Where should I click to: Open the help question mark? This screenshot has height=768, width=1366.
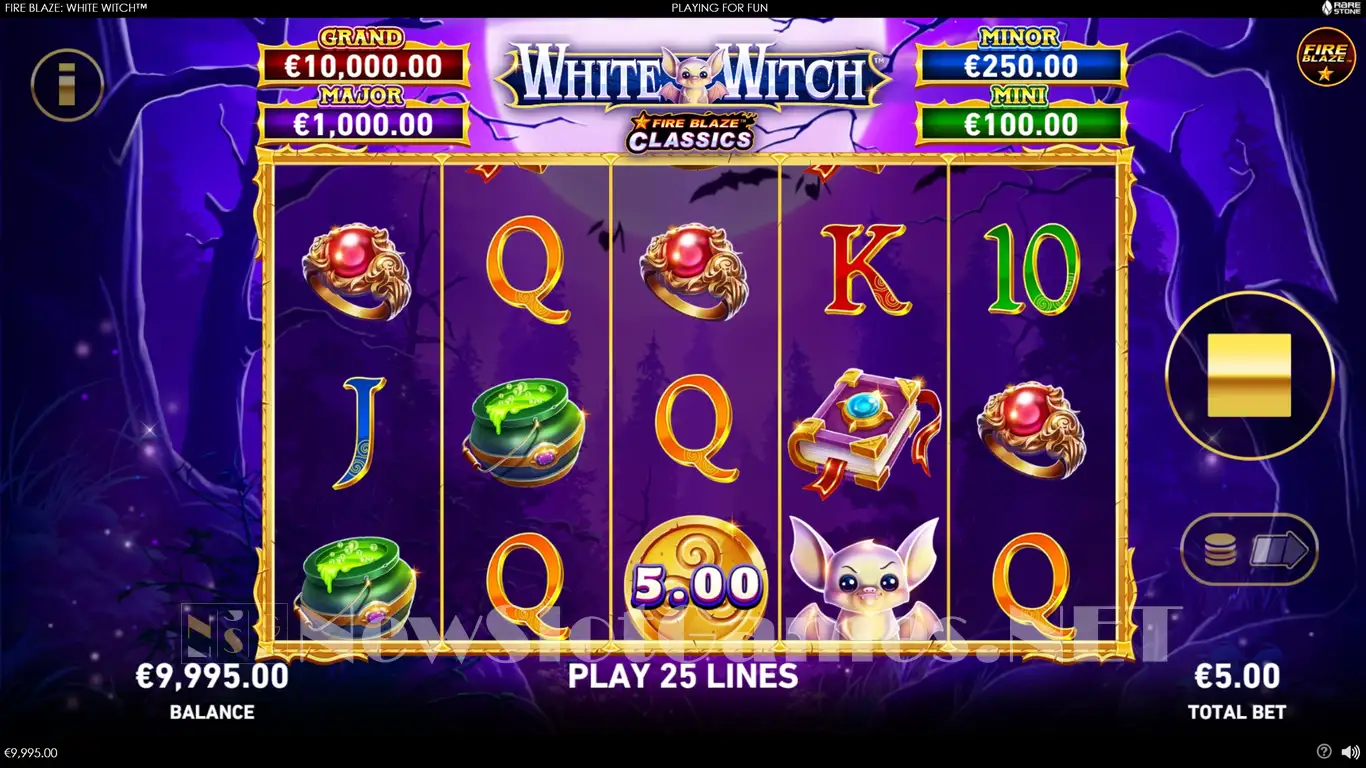[x=1324, y=751]
